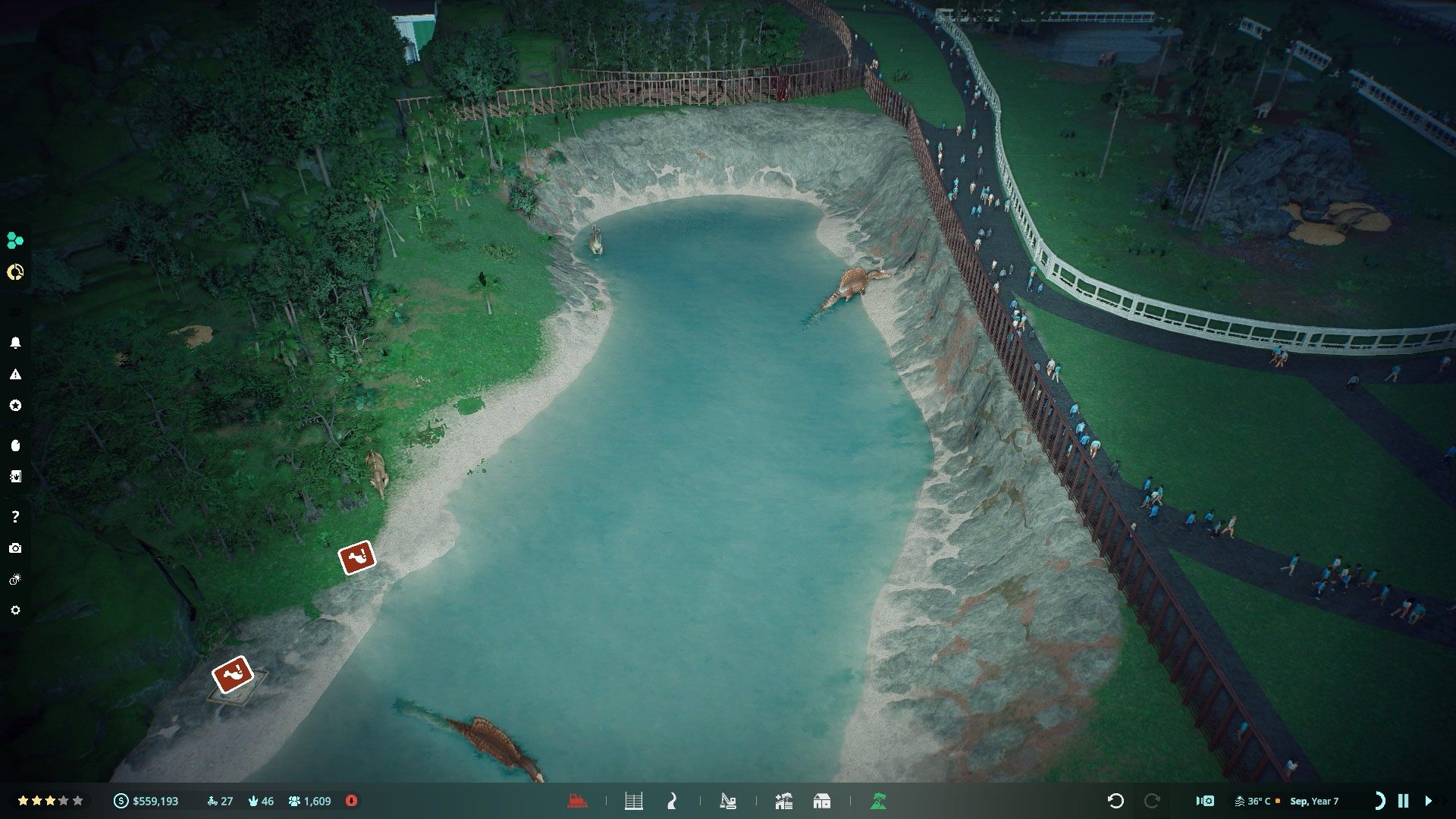Select the red bulldozer demolish tool

point(578,801)
